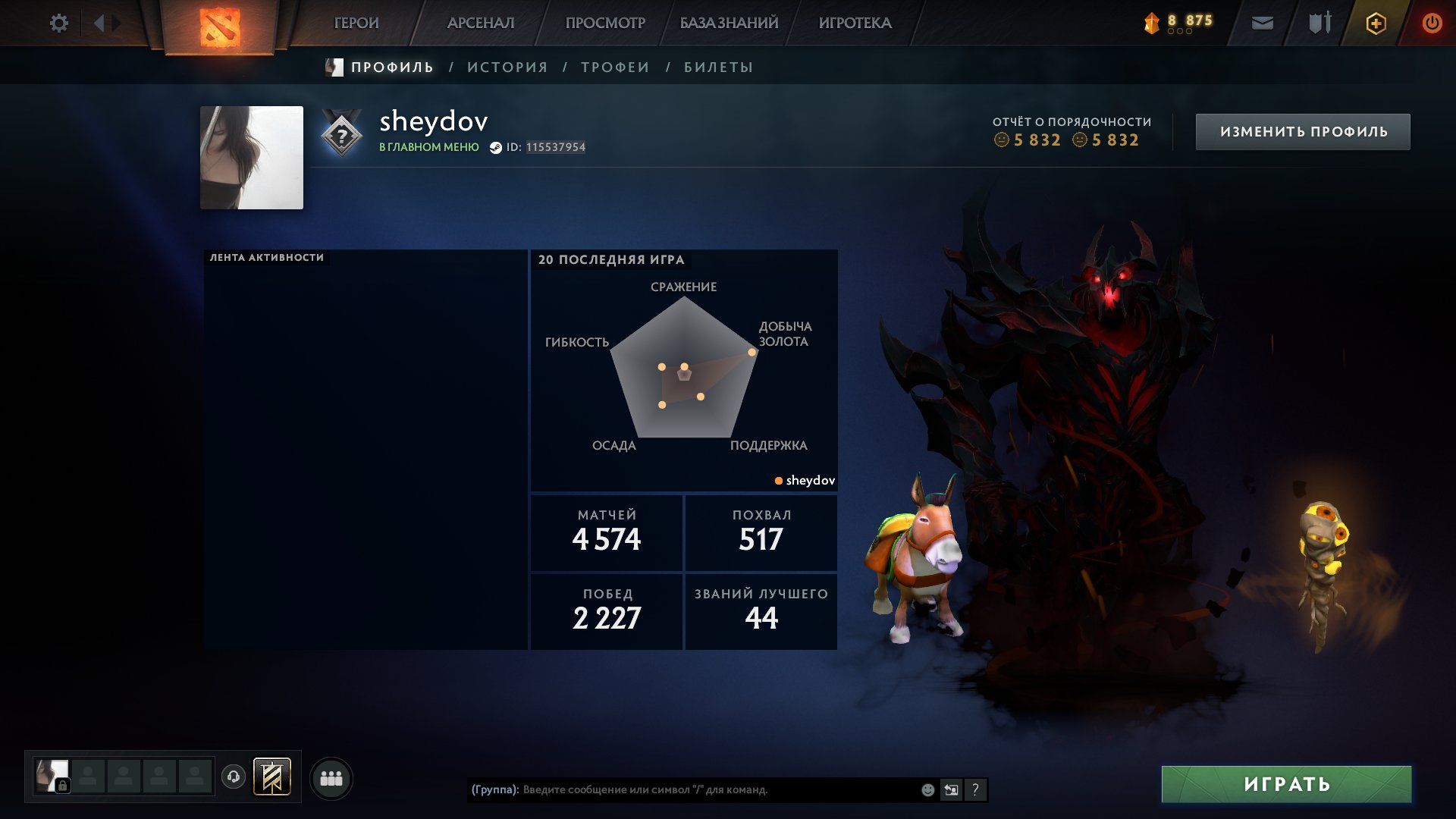
Task: Switch to the ТРОФЕИ tab
Action: (x=615, y=67)
